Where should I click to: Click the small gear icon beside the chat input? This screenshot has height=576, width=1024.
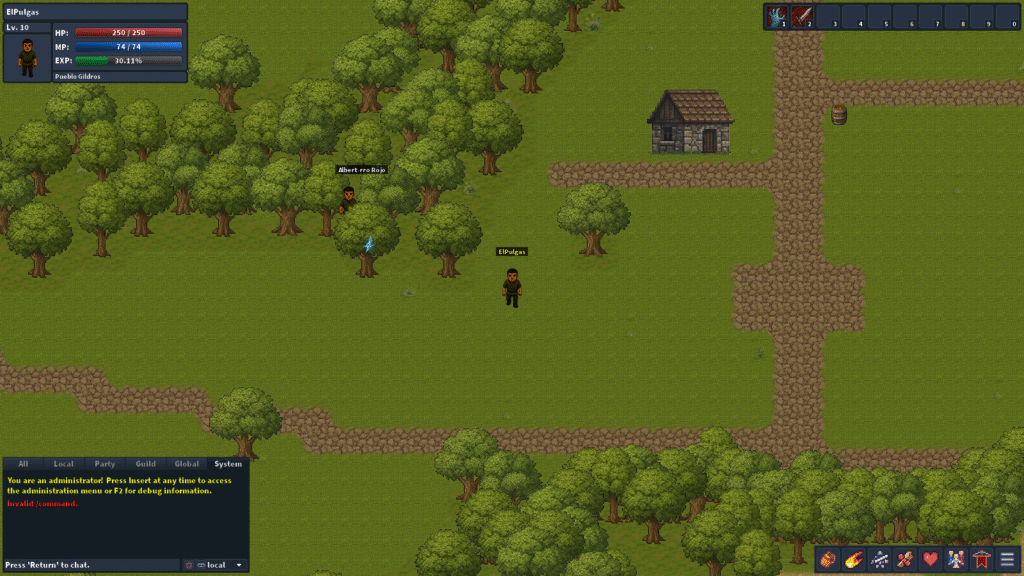(x=187, y=565)
